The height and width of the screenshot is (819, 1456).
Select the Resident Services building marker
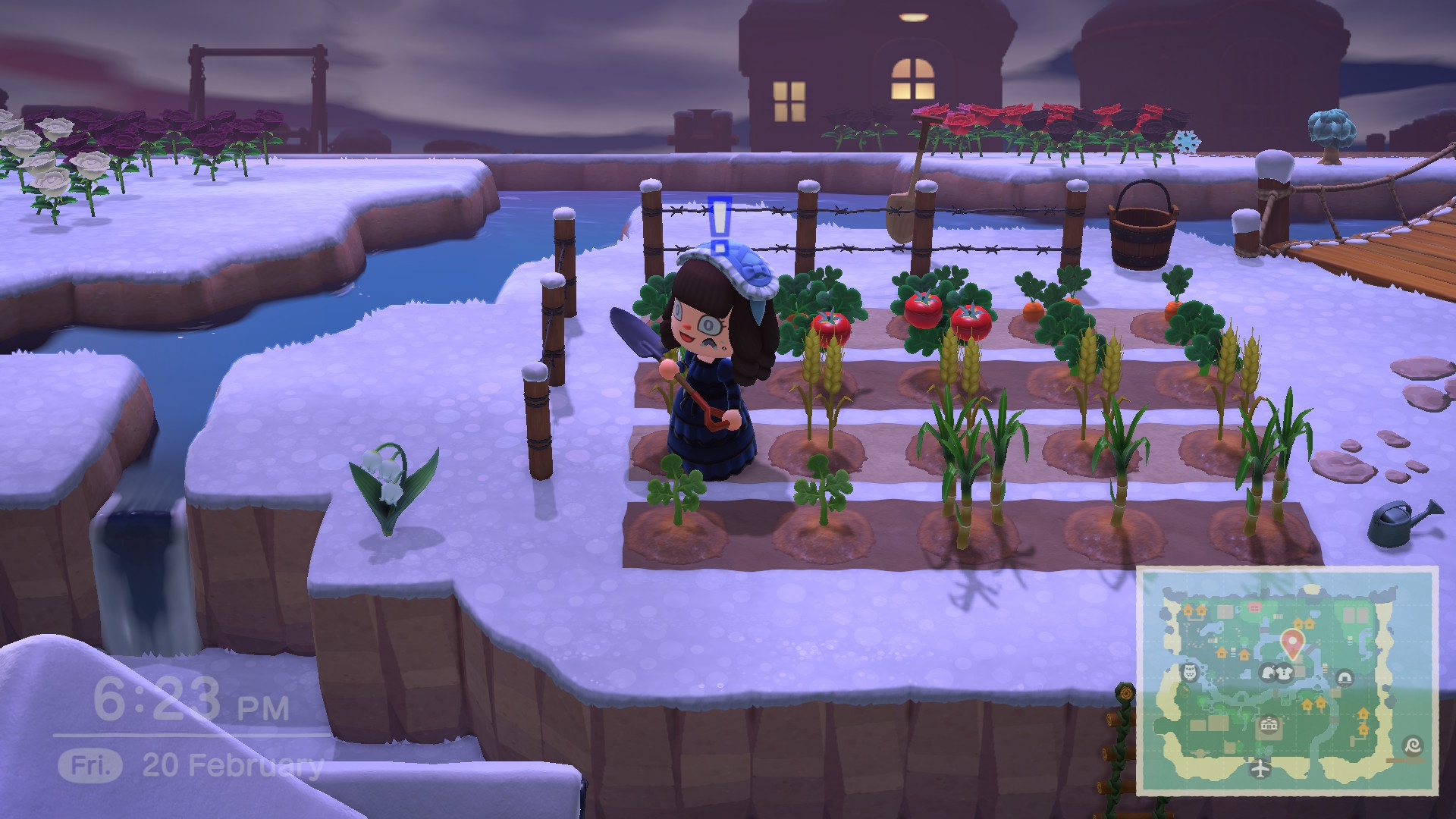point(1269,725)
